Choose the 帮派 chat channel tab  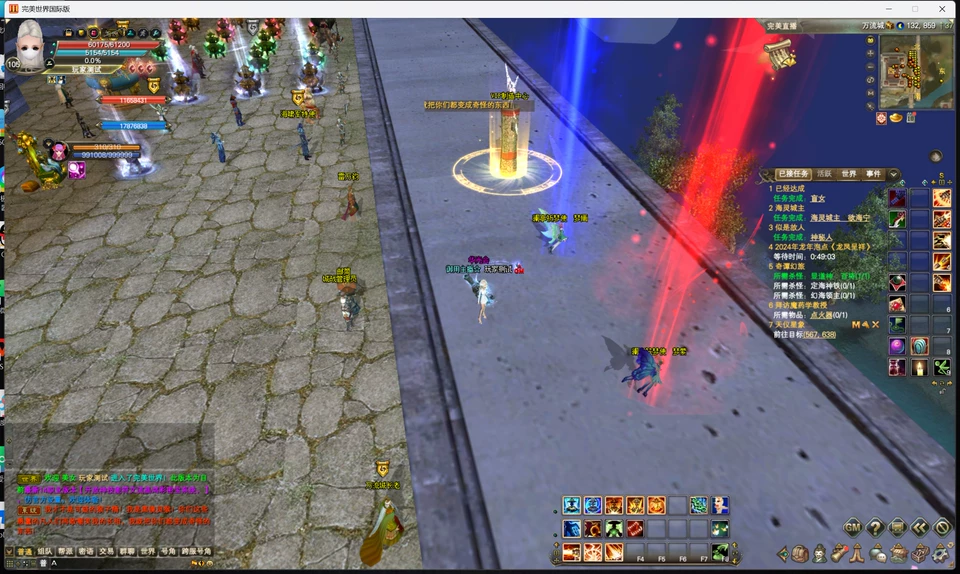point(65,551)
